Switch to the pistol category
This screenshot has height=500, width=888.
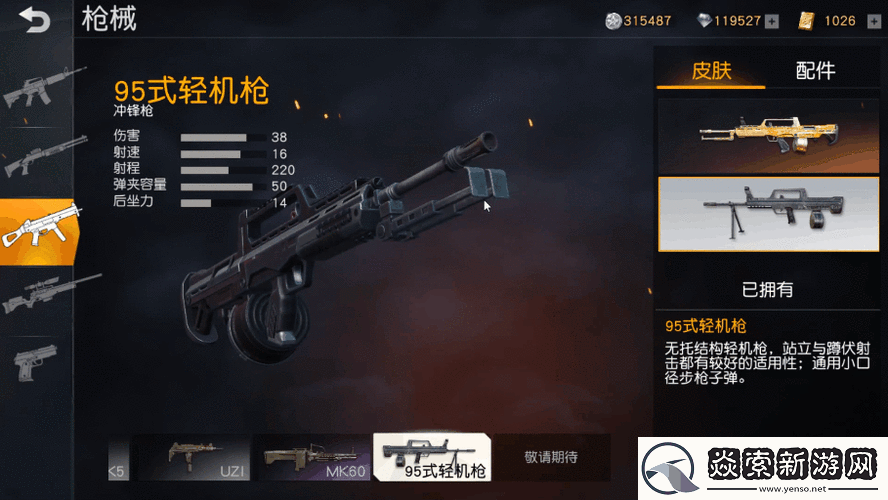[x=37, y=362]
